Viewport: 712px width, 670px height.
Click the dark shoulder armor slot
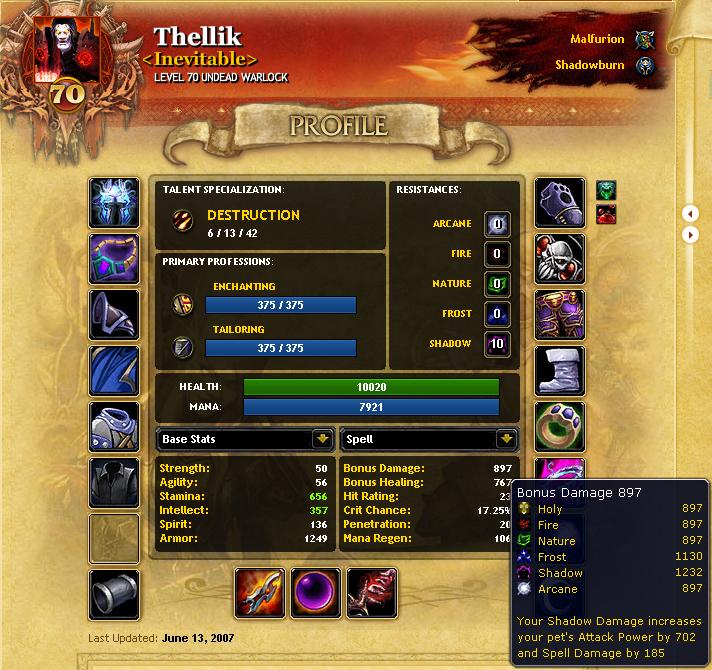113,315
